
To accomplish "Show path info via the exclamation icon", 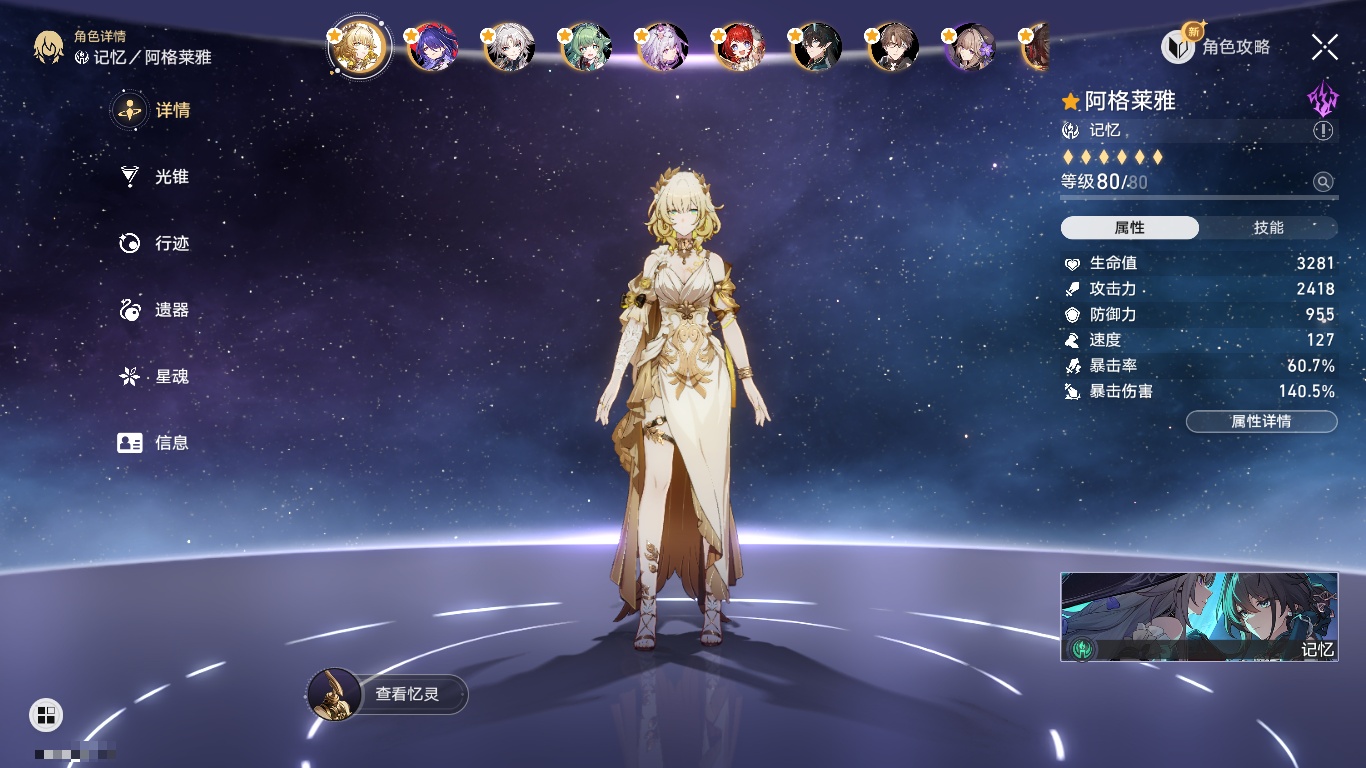I will pos(1323,131).
